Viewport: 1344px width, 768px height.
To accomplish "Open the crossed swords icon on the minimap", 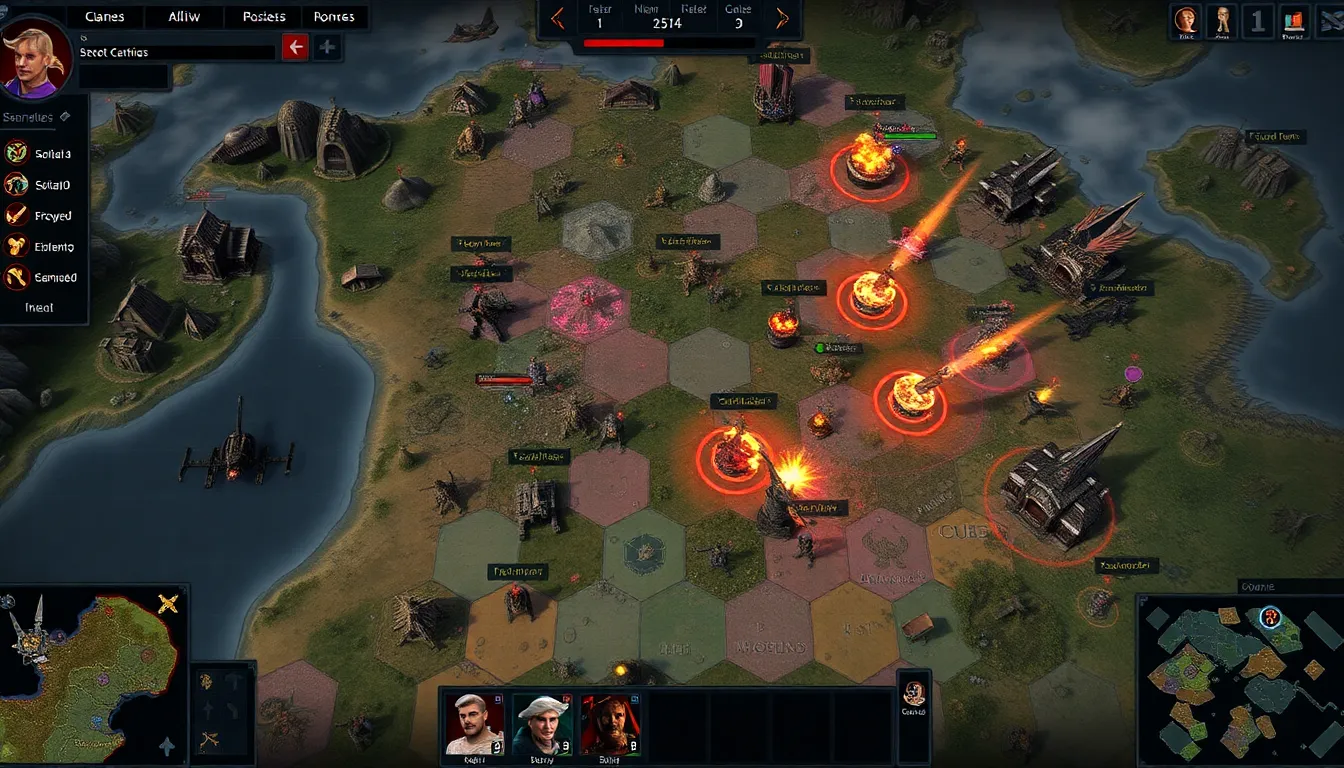I will (167, 604).
